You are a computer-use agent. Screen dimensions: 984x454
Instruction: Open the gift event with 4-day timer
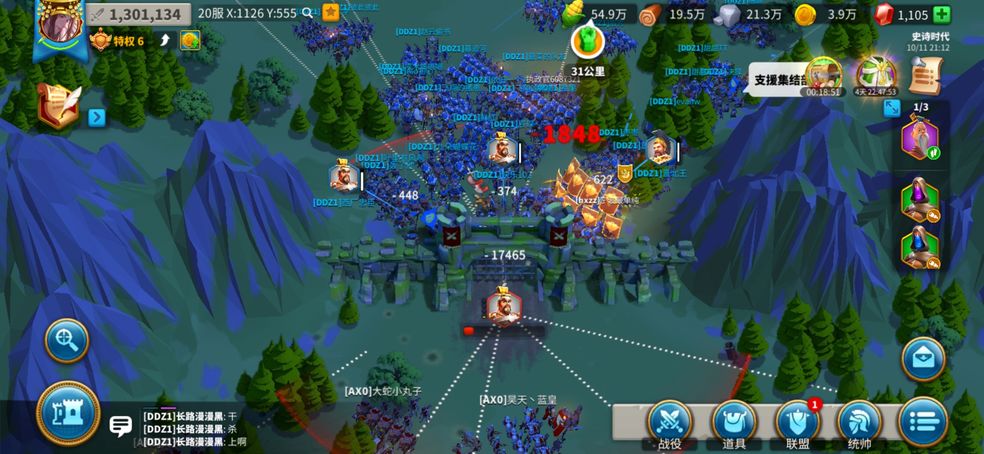point(875,76)
